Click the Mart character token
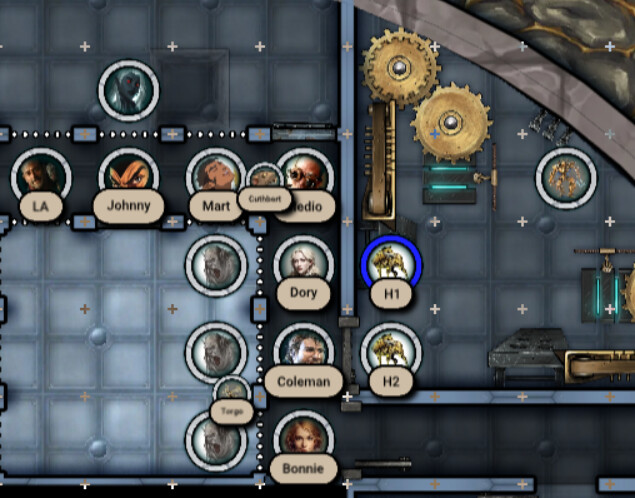 [214, 176]
